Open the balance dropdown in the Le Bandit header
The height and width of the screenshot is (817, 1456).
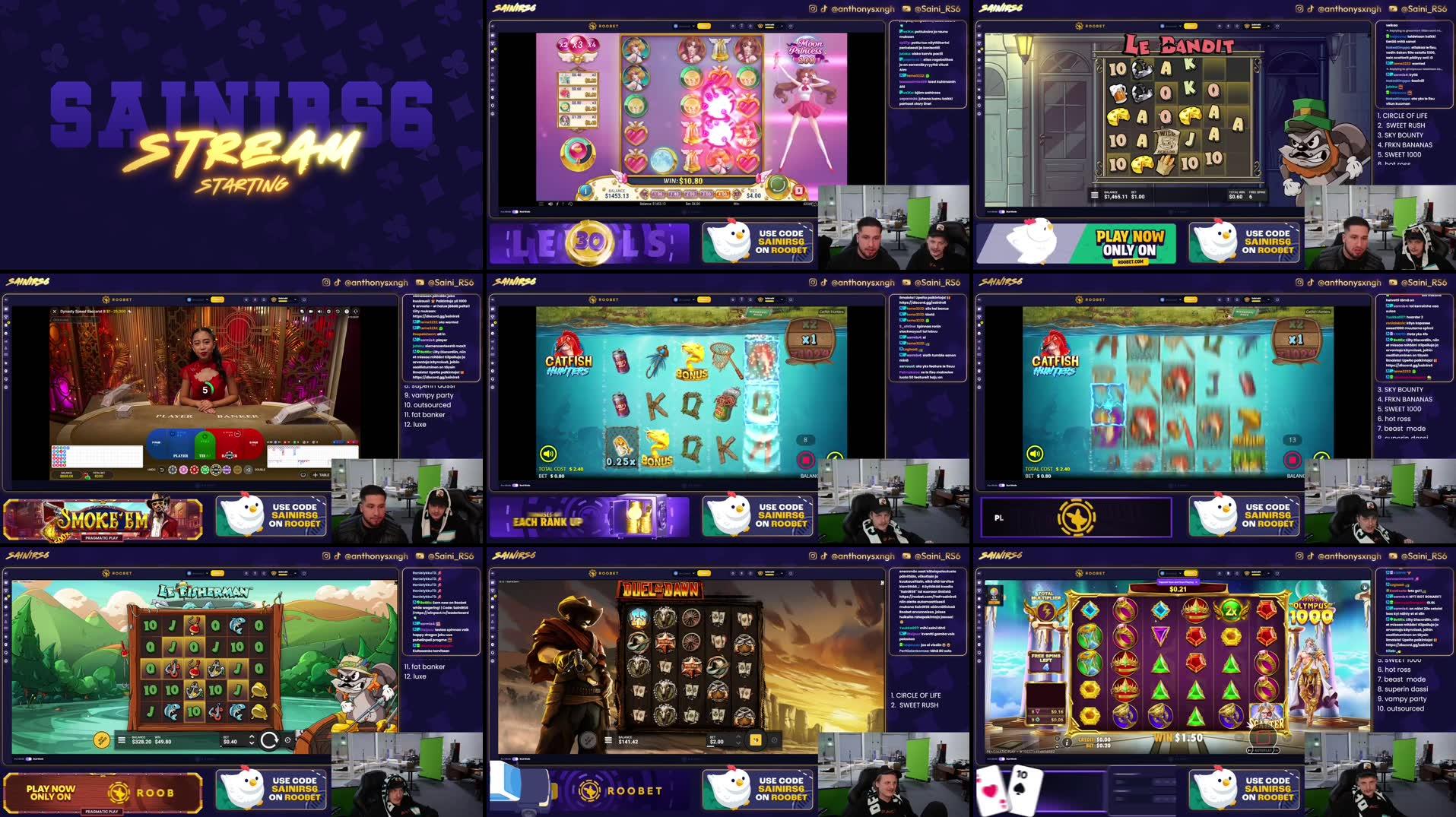tap(1179, 26)
